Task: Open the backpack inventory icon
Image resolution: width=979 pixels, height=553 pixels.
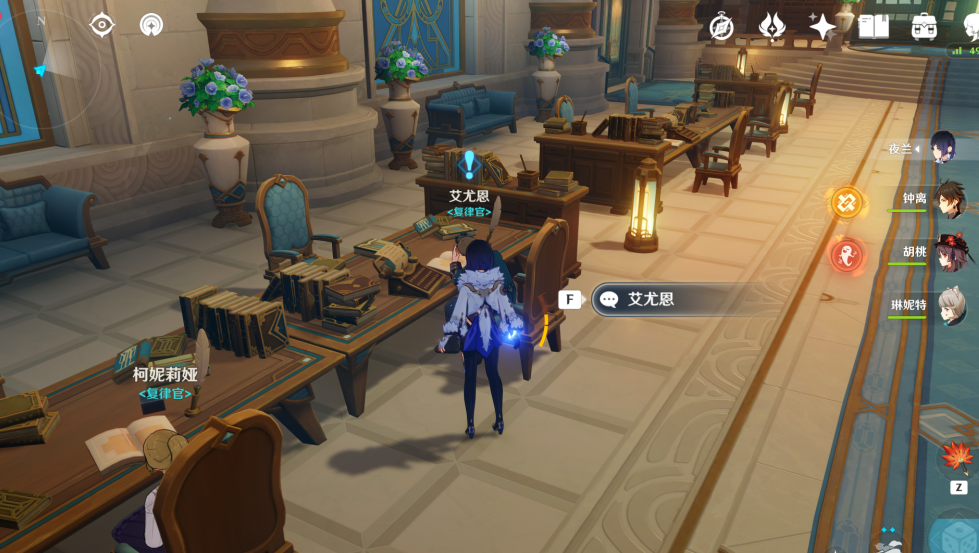Action: pos(924,27)
